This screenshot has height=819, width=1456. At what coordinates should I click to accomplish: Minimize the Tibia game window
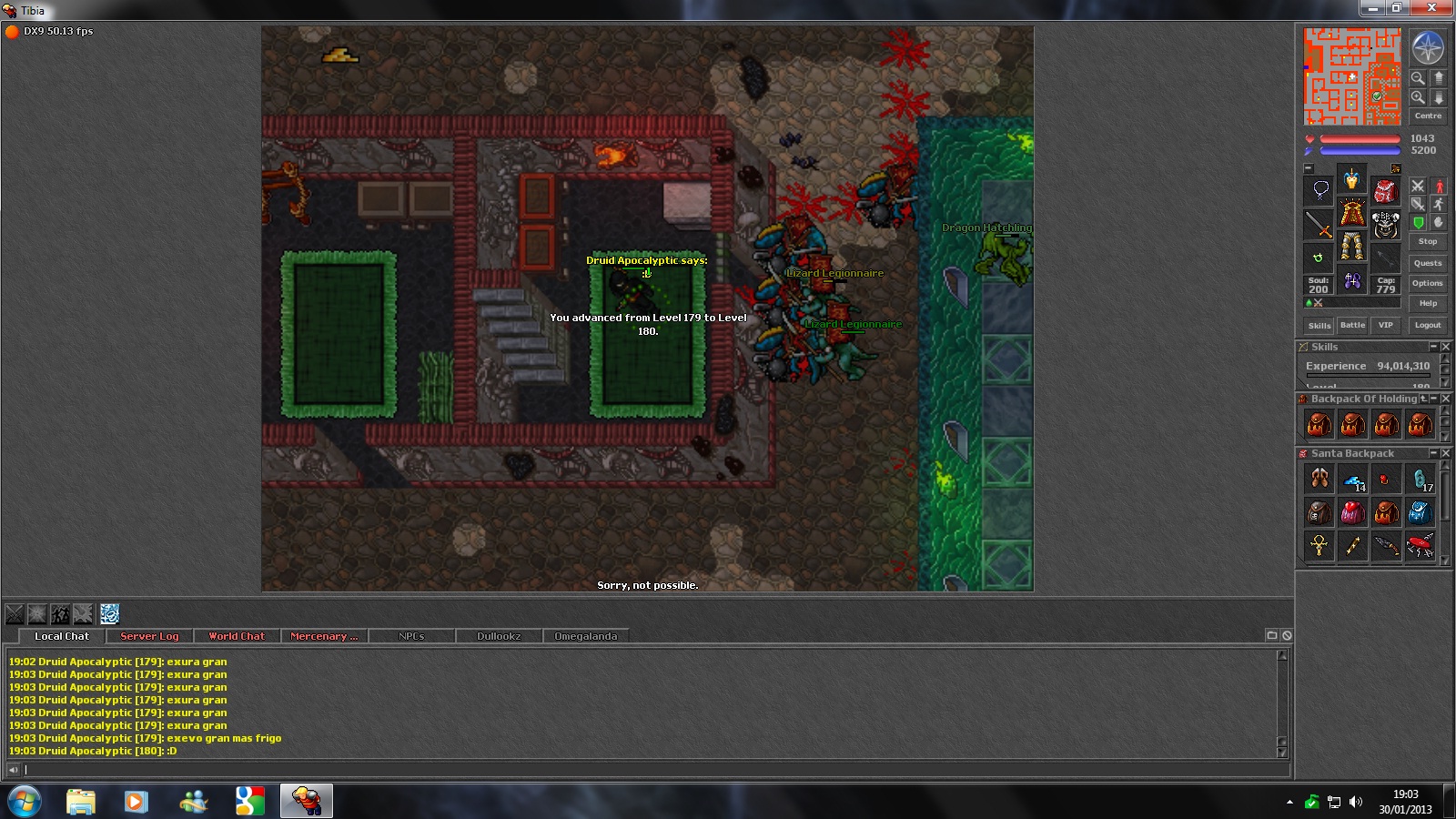click(1372, 8)
